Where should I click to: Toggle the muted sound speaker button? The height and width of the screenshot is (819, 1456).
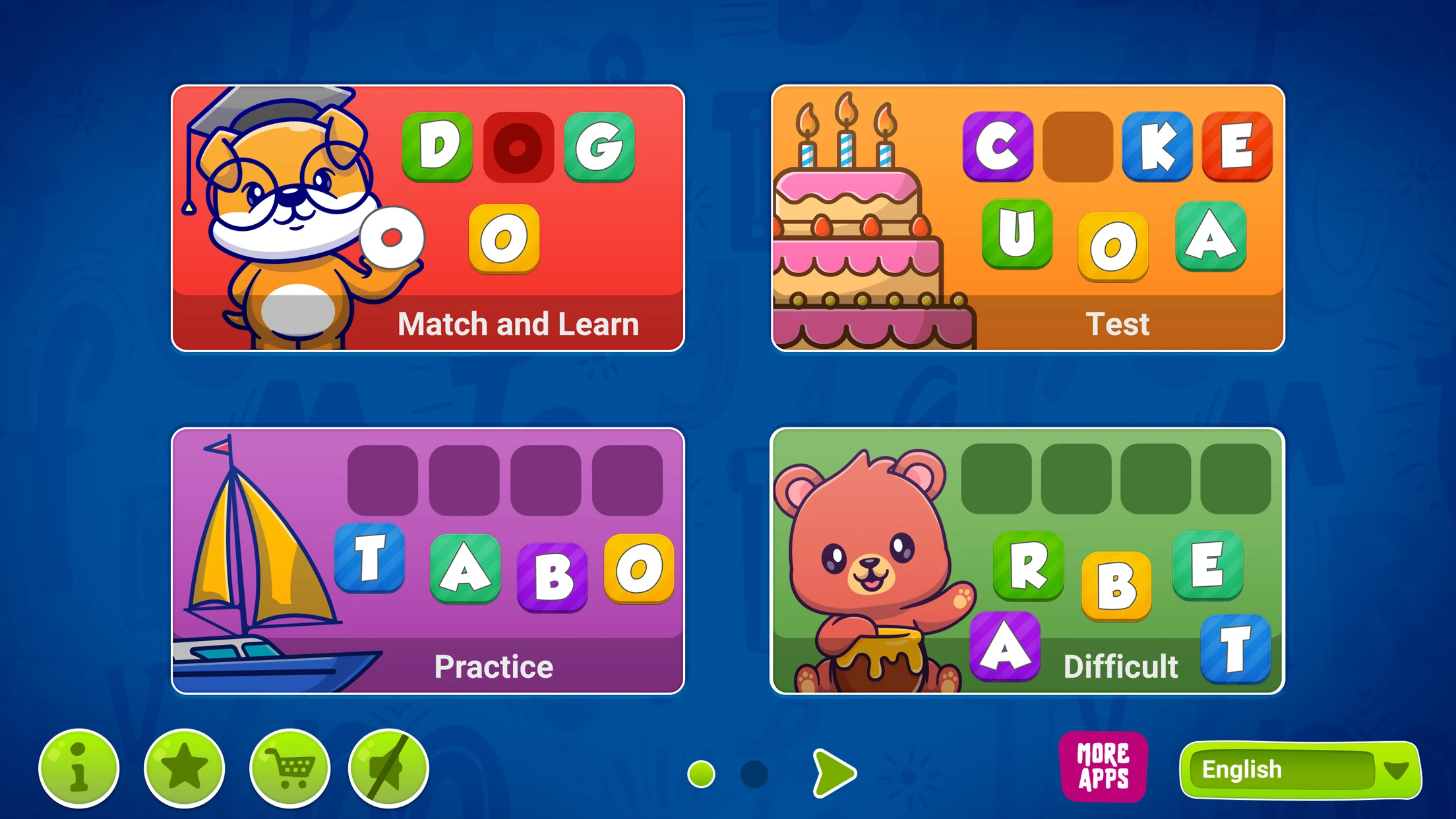pos(388,768)
